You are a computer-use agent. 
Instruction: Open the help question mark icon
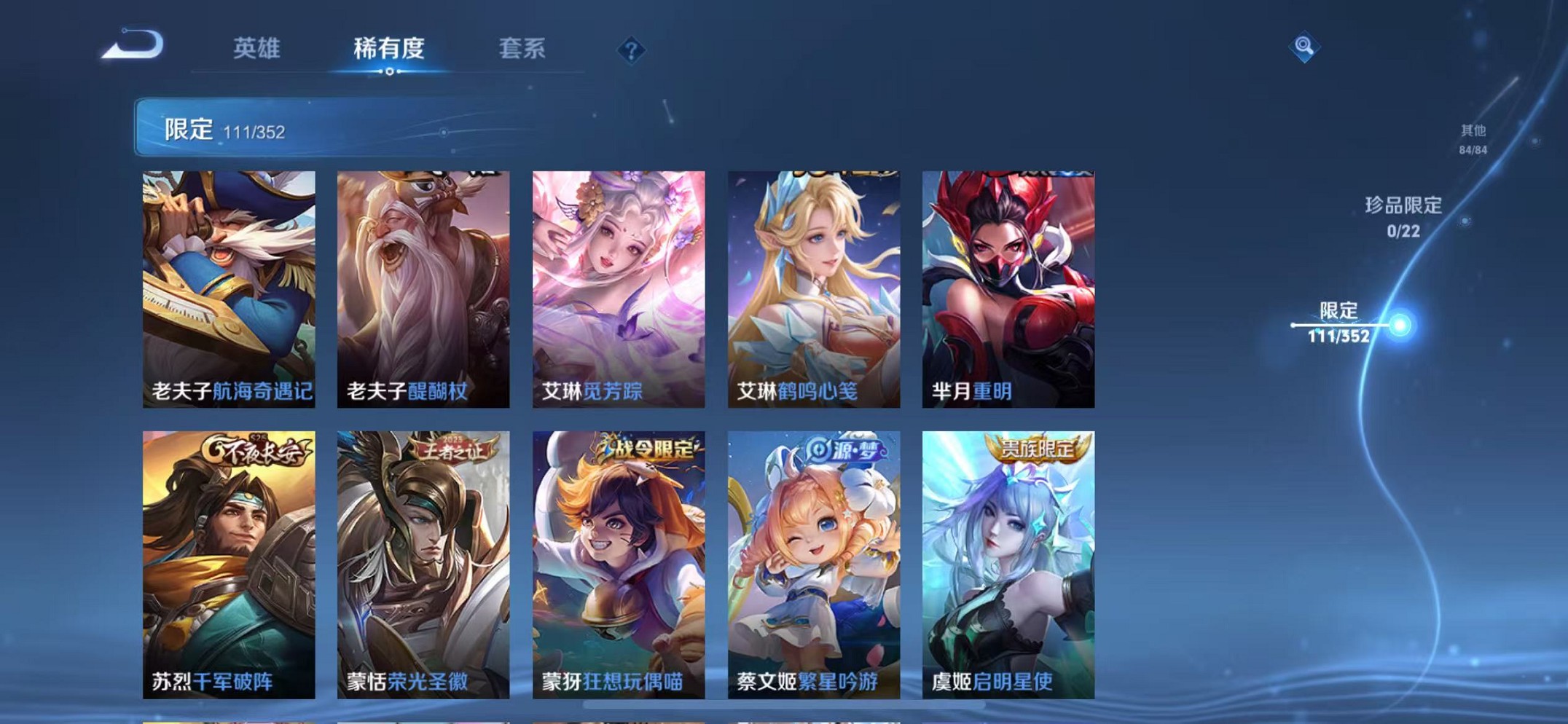pyautogui.click(x=631, y=50)
